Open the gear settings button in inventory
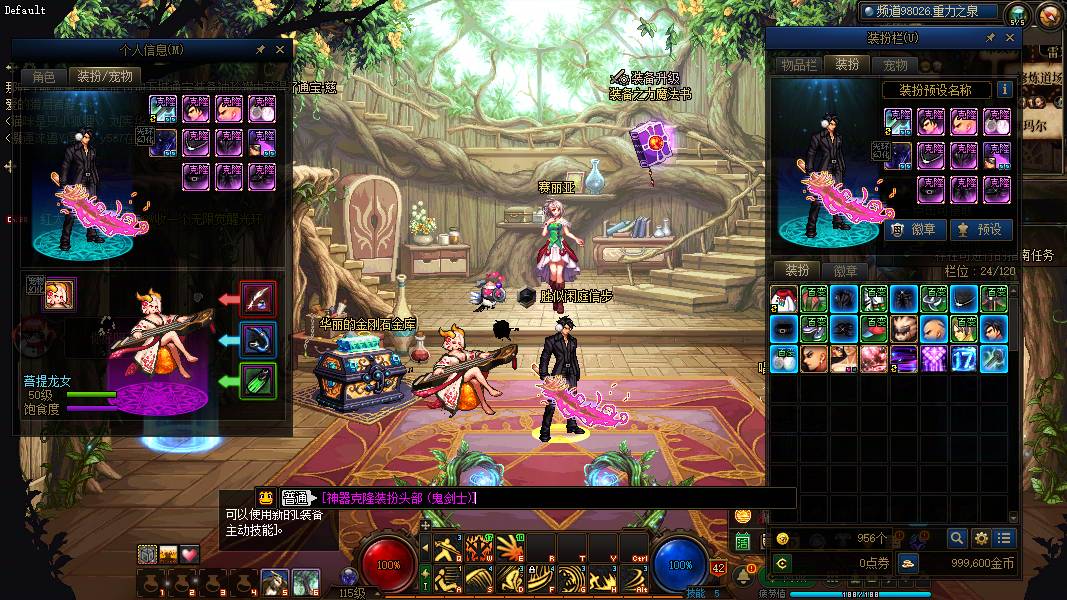This screenshot has width=1067, height=600. (981, 538)
